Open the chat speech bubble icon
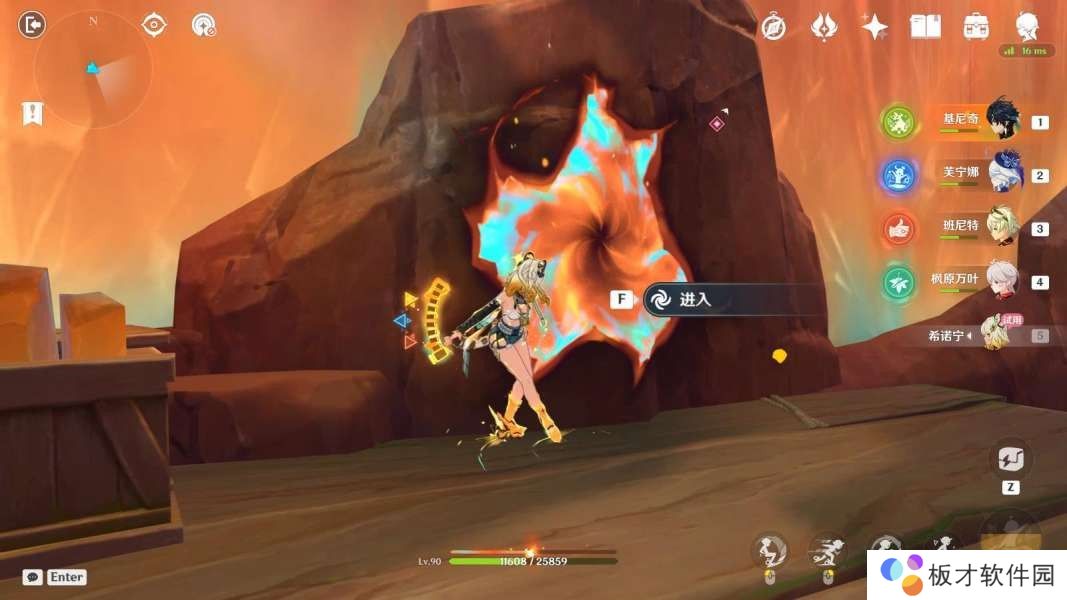The width and height of the screenshot is (1067, 600). (33, 577)
